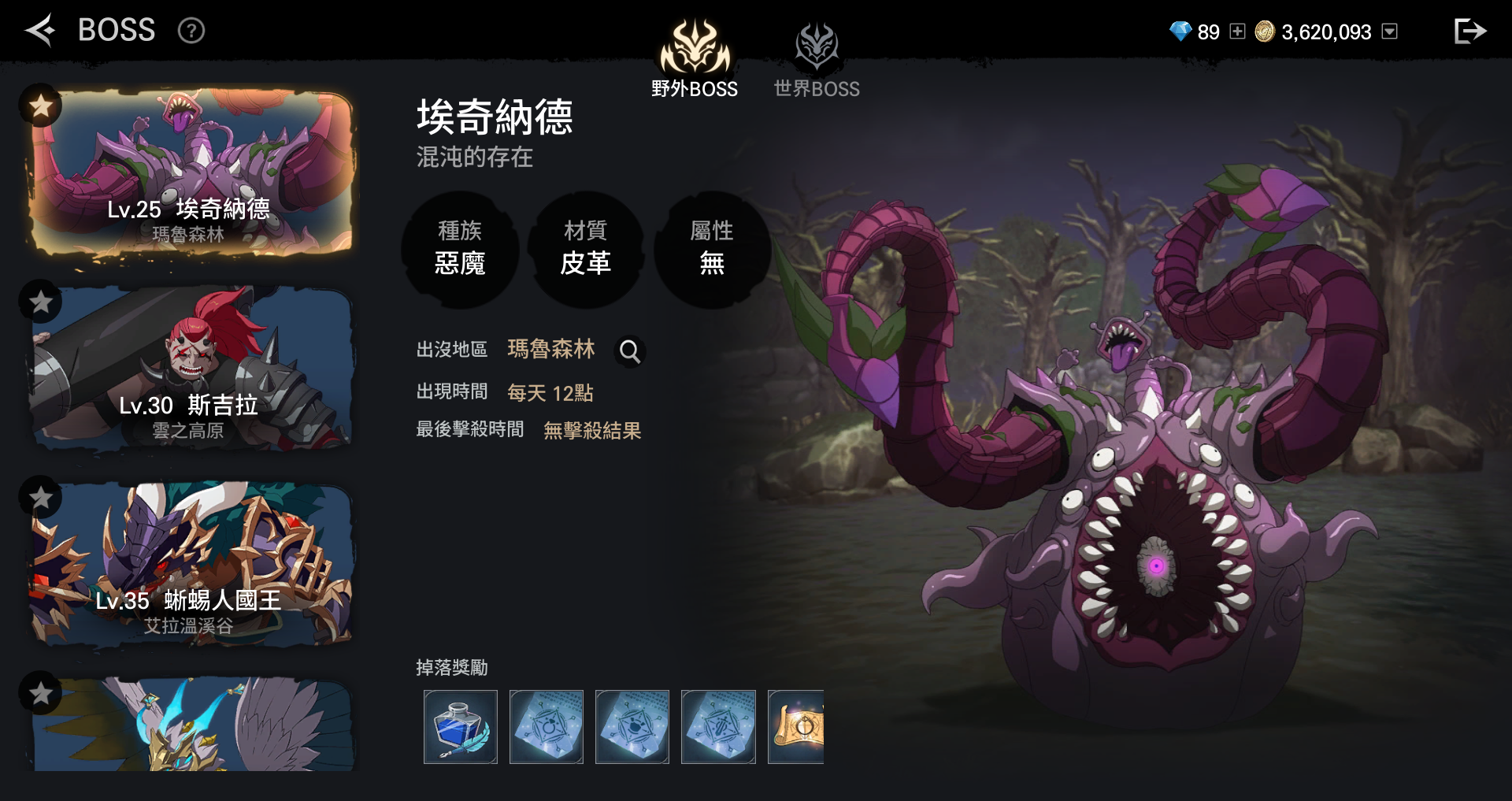The image size is (1512, 801).
Task: Select the winged boss card at the bottom
Action: [193, 726]
